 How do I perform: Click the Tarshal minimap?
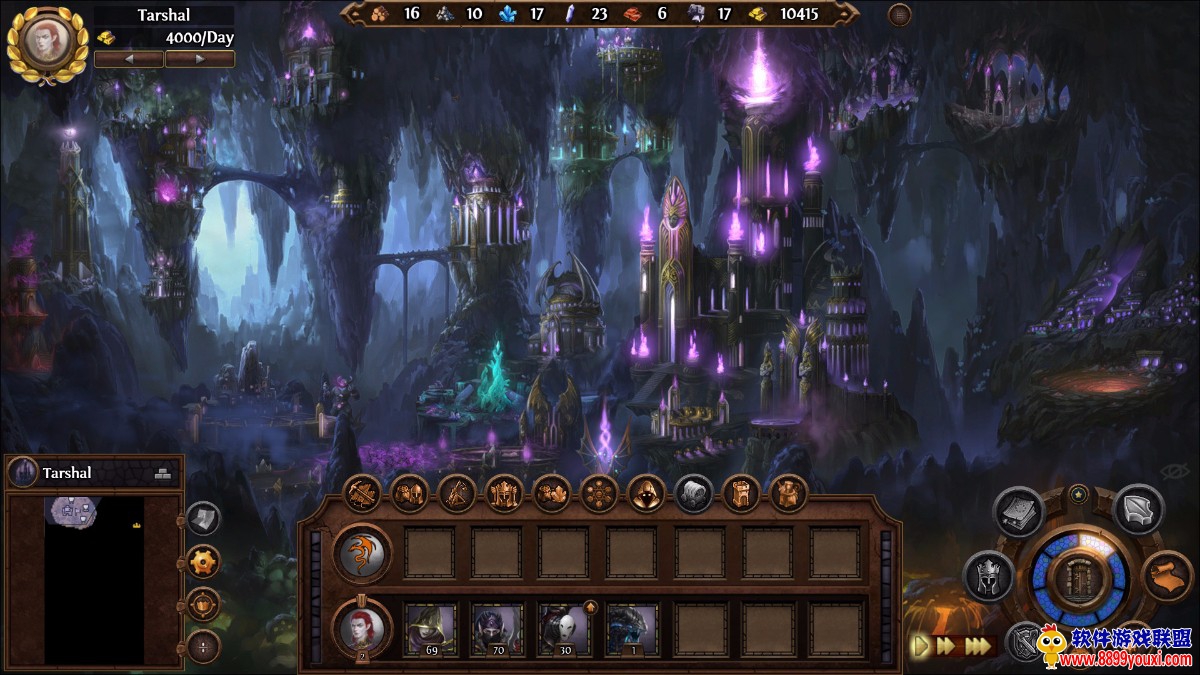[x=93, y=578]
